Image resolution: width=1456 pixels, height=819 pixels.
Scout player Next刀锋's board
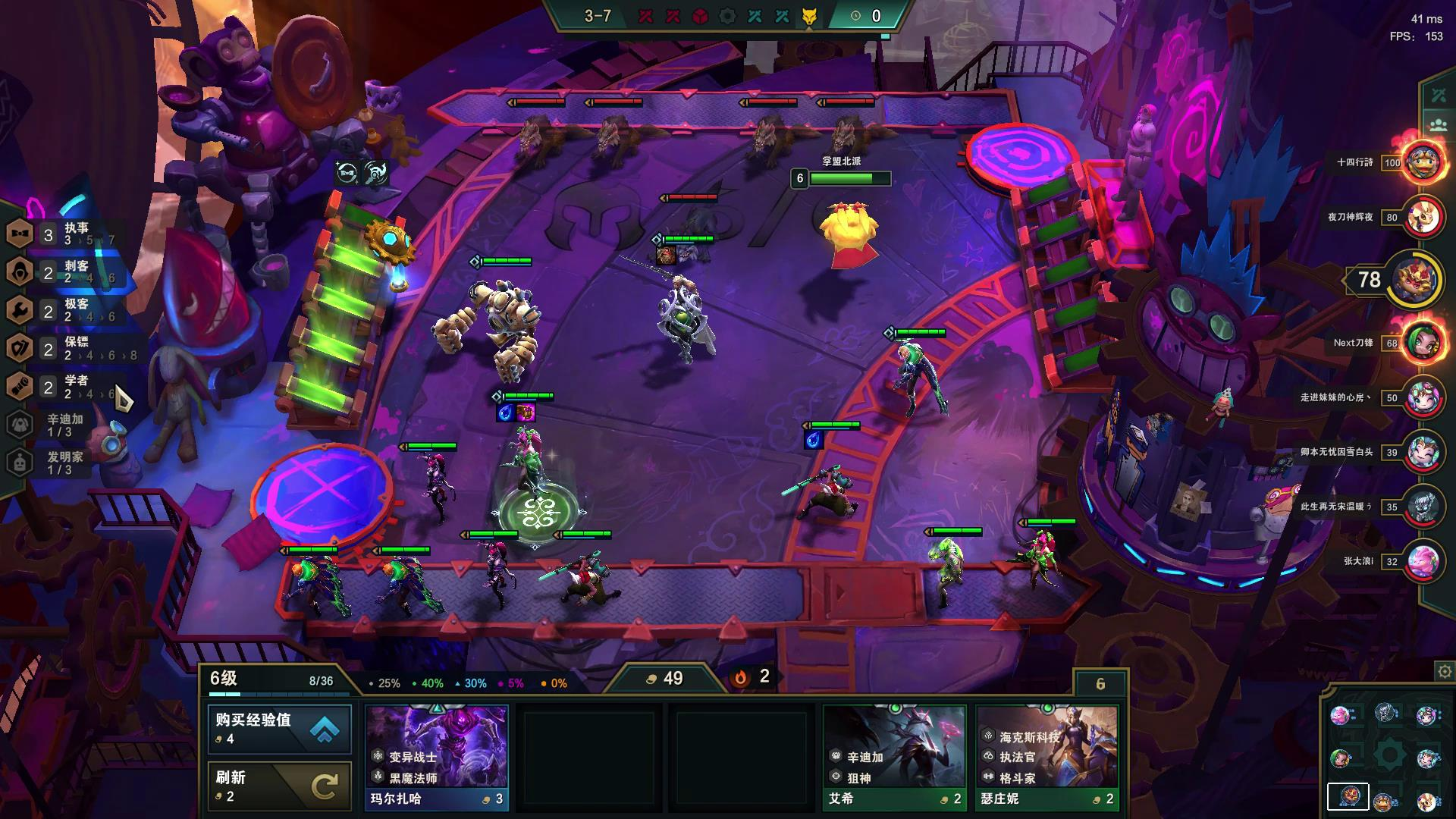click(1423, 343)
